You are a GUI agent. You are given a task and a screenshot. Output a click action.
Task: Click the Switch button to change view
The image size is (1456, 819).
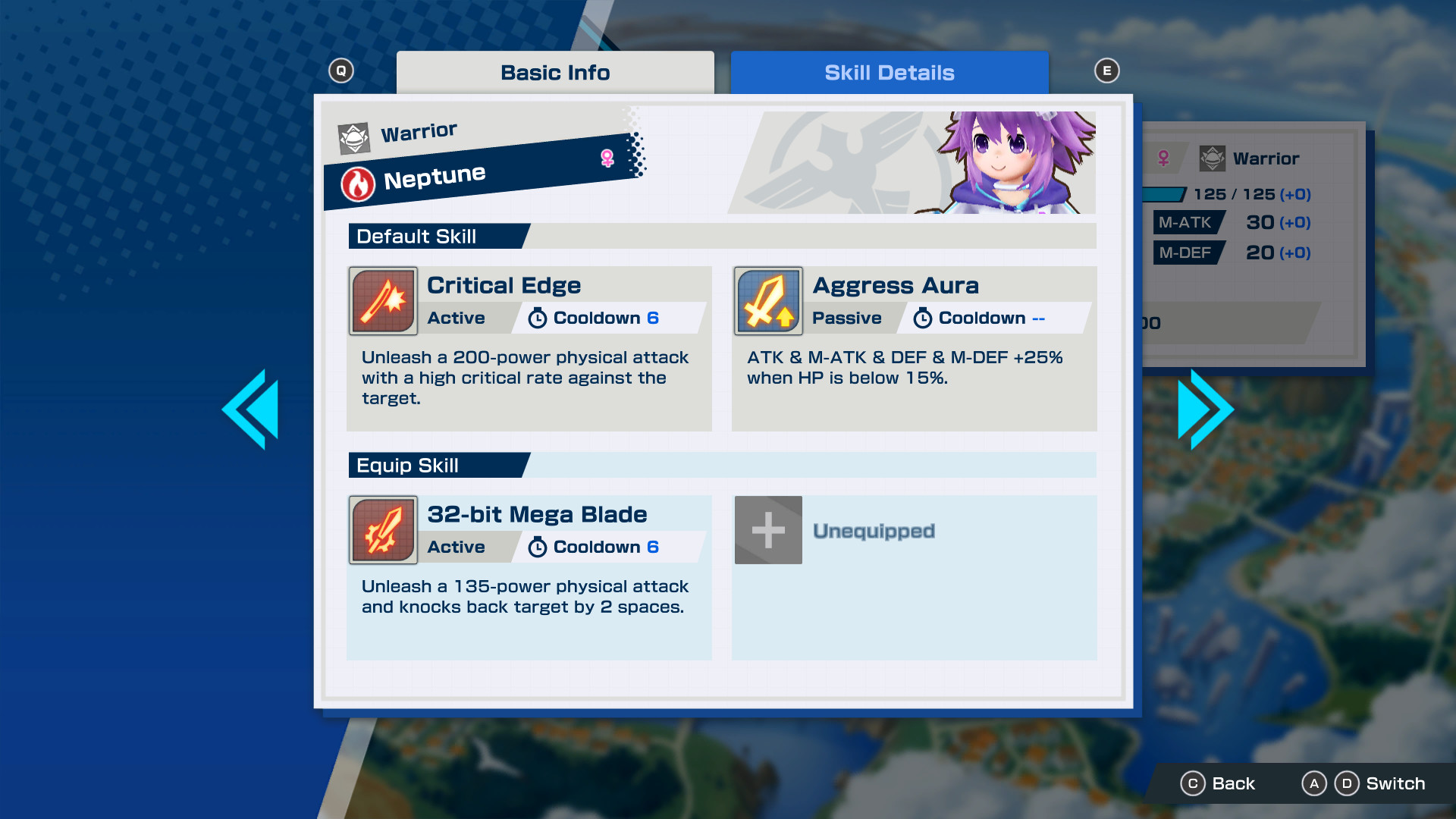pyautogui.click(x=1395, y=783)
